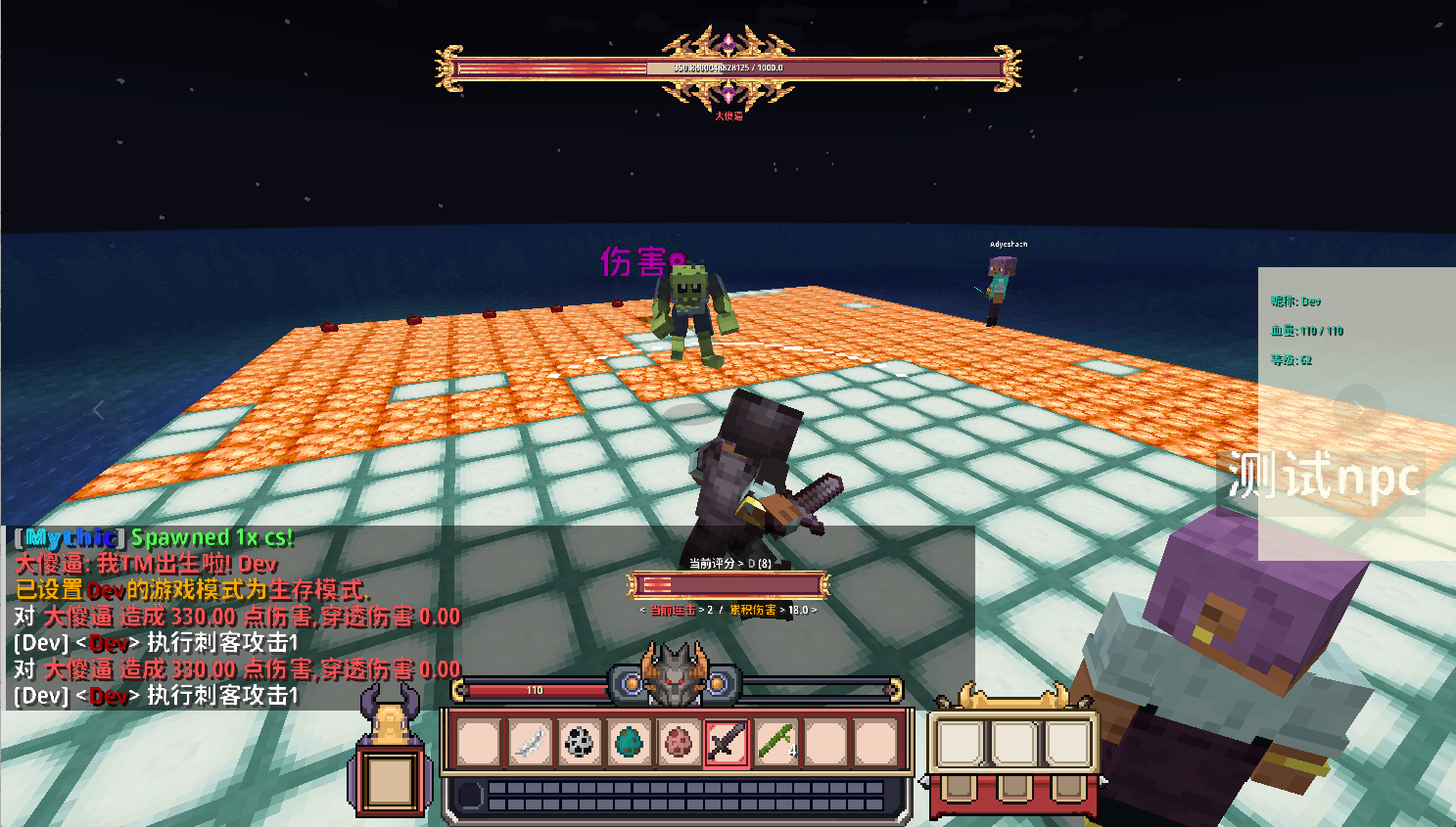Viewport: 1456px width, 827px height.
Task: Click the faint left arrow overlay
Action: click(x=98, y=410)
